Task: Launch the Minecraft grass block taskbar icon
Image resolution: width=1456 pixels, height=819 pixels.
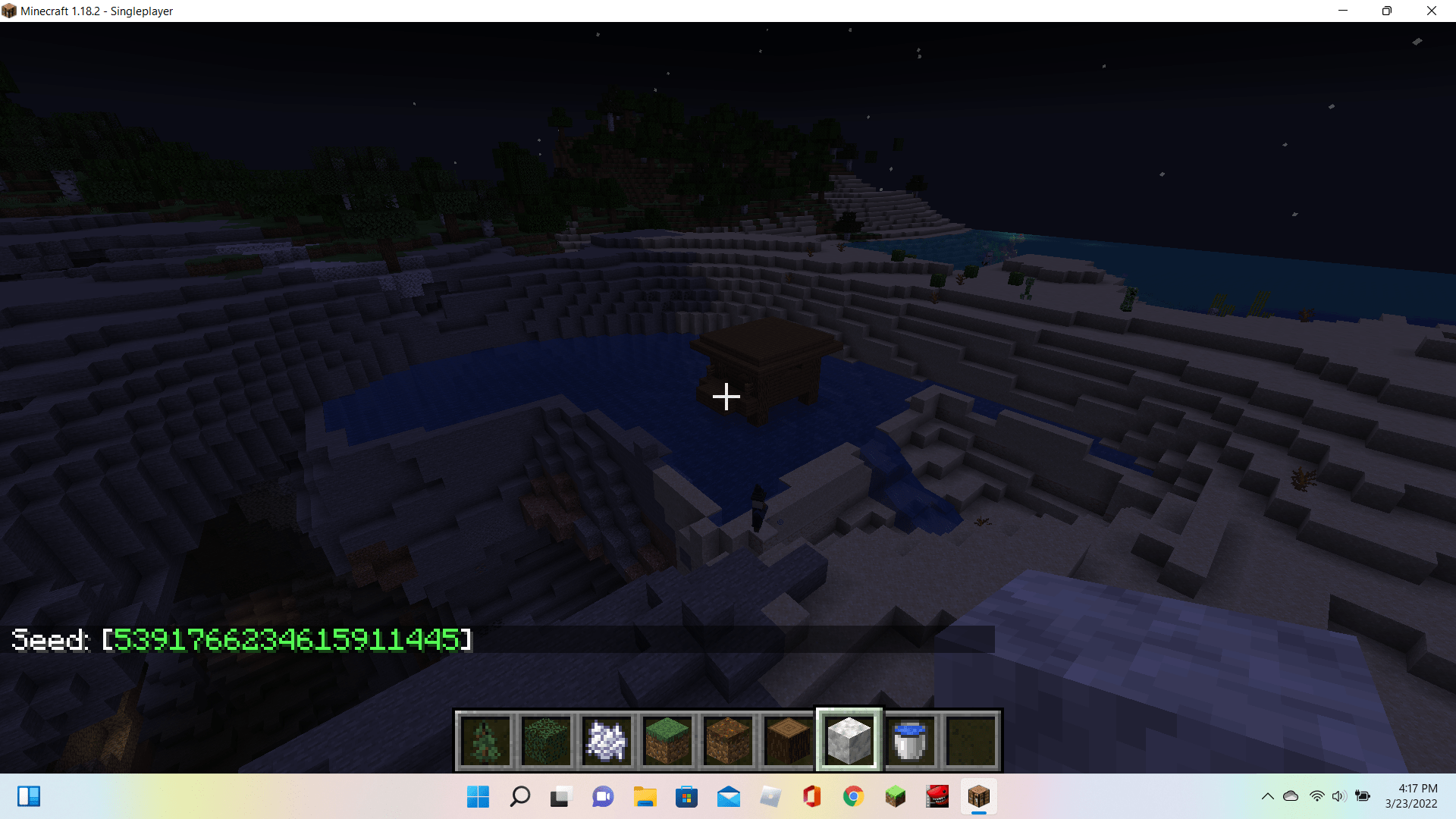Action: 896,797
